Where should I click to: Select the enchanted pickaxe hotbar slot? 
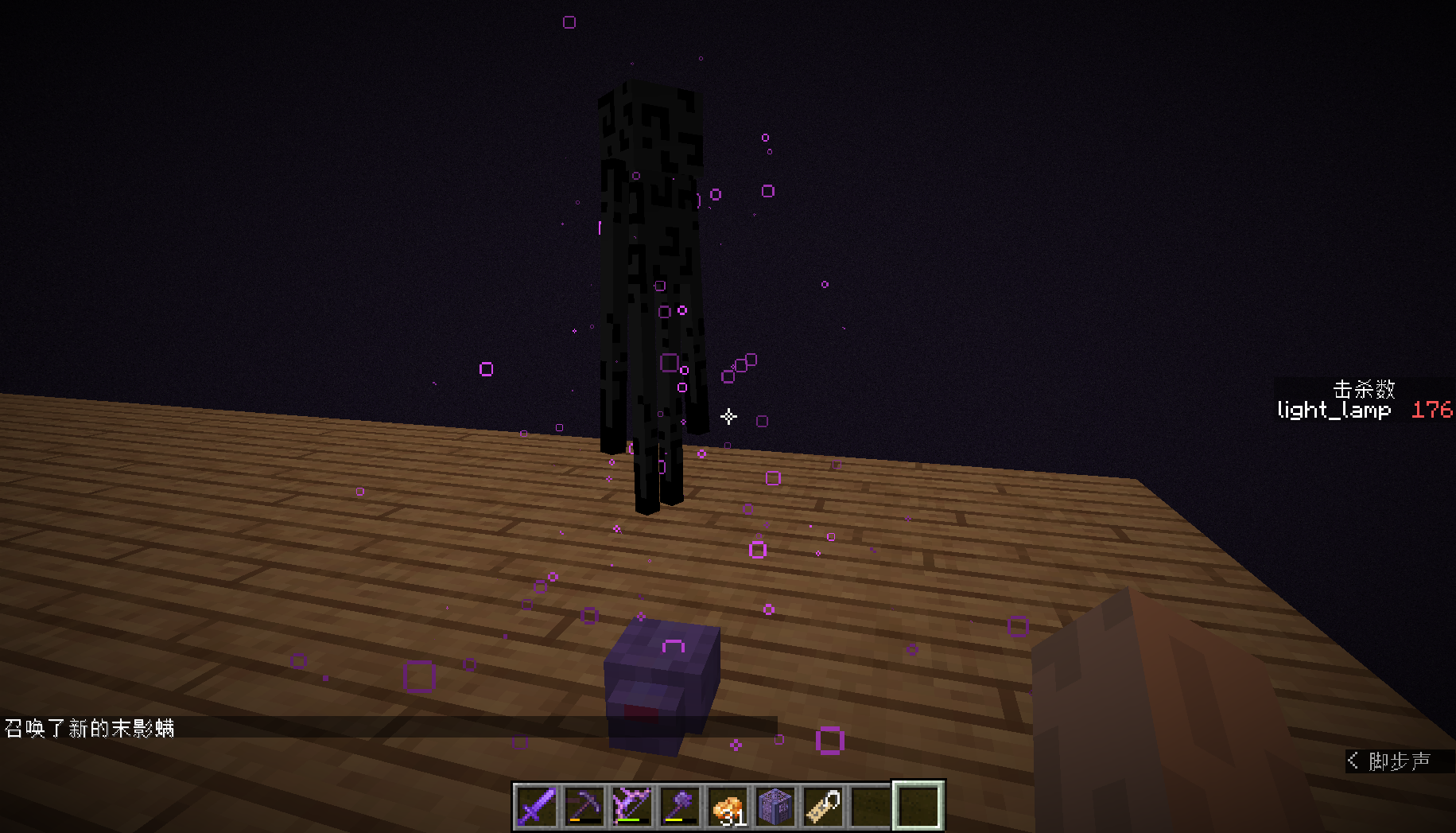click(x=584, y=806)
